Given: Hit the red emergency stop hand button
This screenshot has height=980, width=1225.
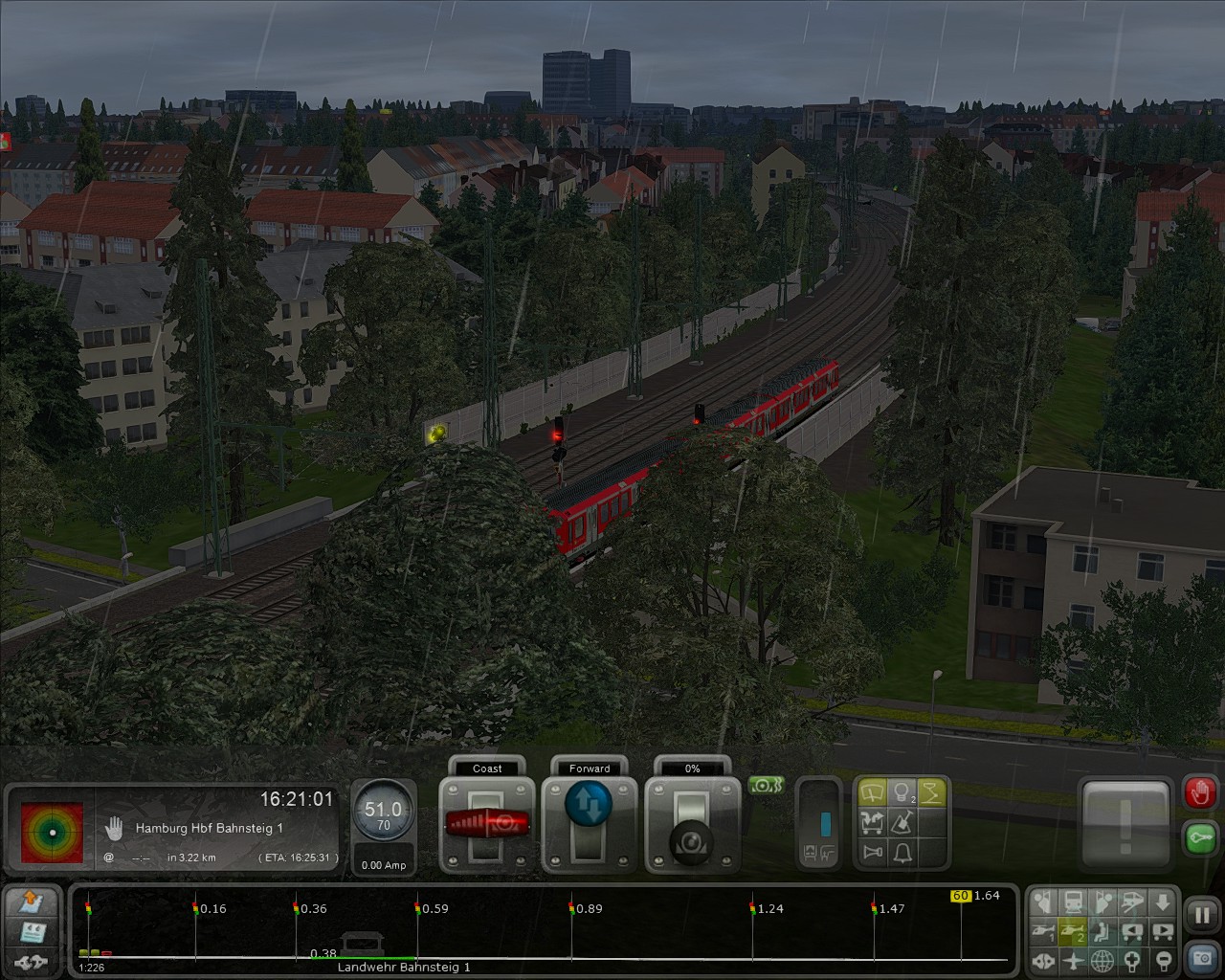Looking at the screenshot, I should coord(1200,792).
